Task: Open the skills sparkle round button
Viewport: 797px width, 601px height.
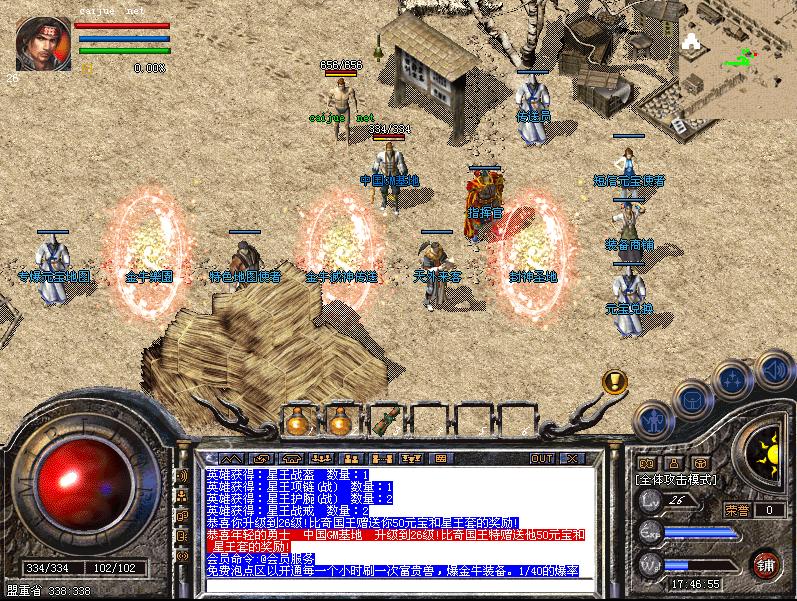Action: pos(733,380)
